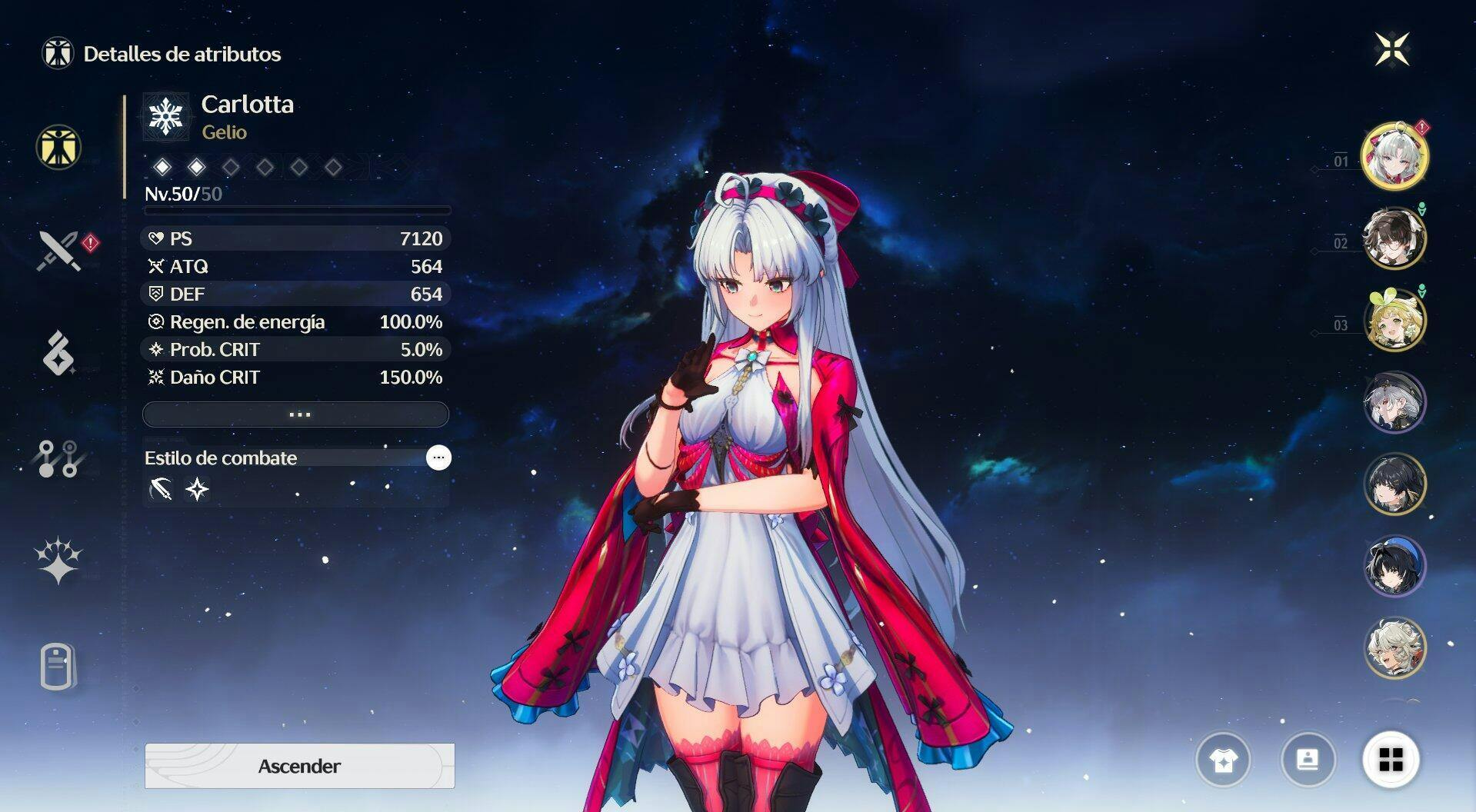
Task: Choose the brown-haired character with glasses
Action: [1394, 238]
